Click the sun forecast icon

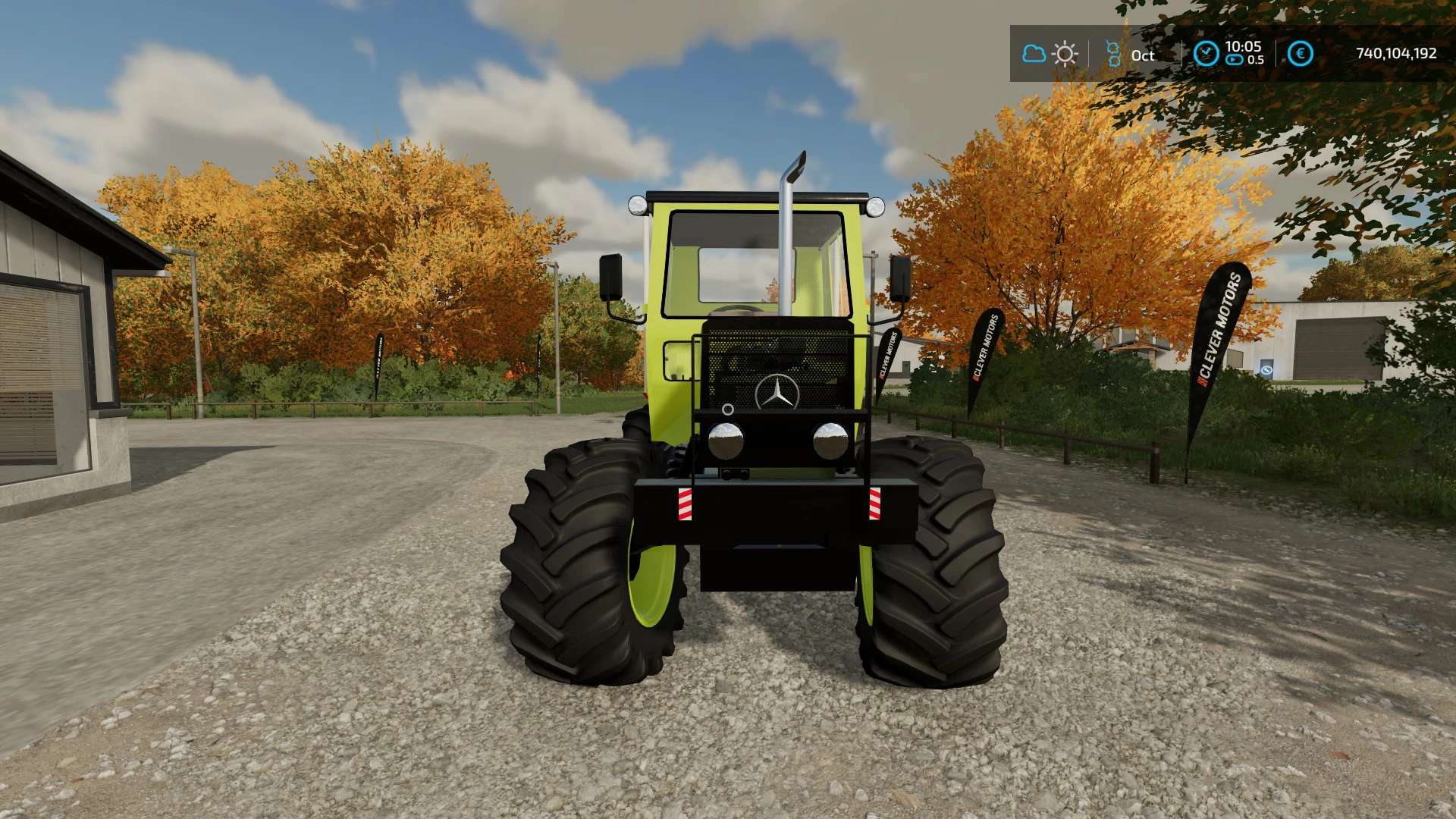pos(1065,54)
